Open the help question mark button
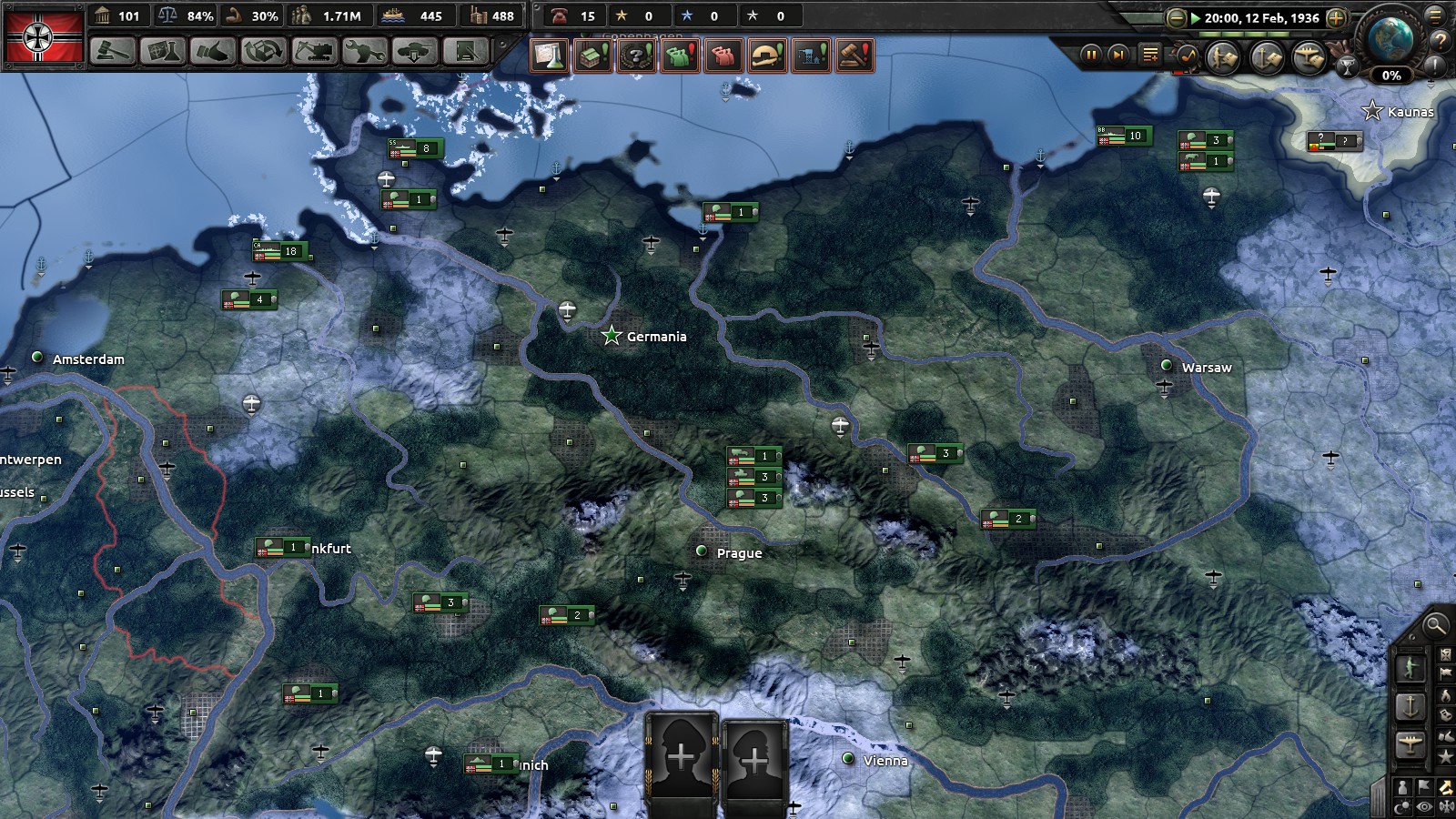 1441,39
